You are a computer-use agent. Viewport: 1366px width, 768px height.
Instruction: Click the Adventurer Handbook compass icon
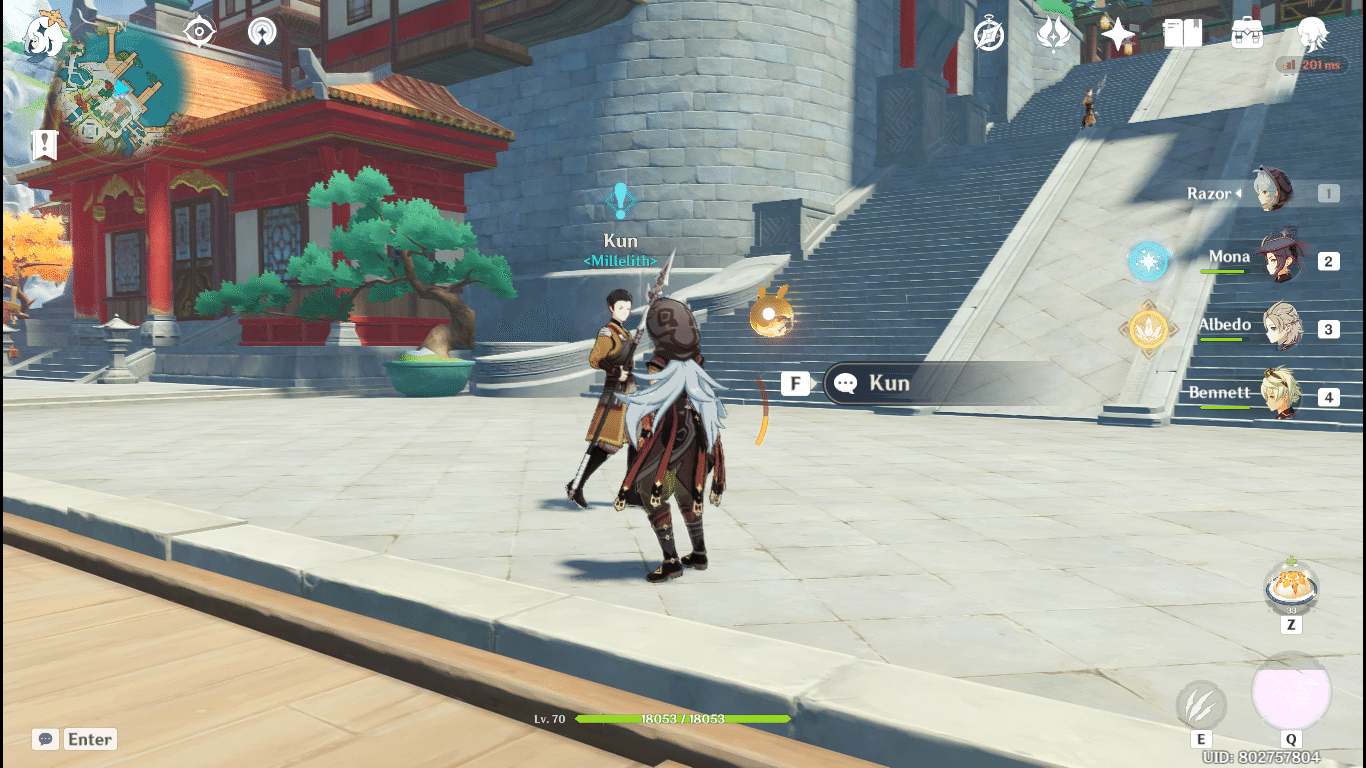[x=987, y=33]
